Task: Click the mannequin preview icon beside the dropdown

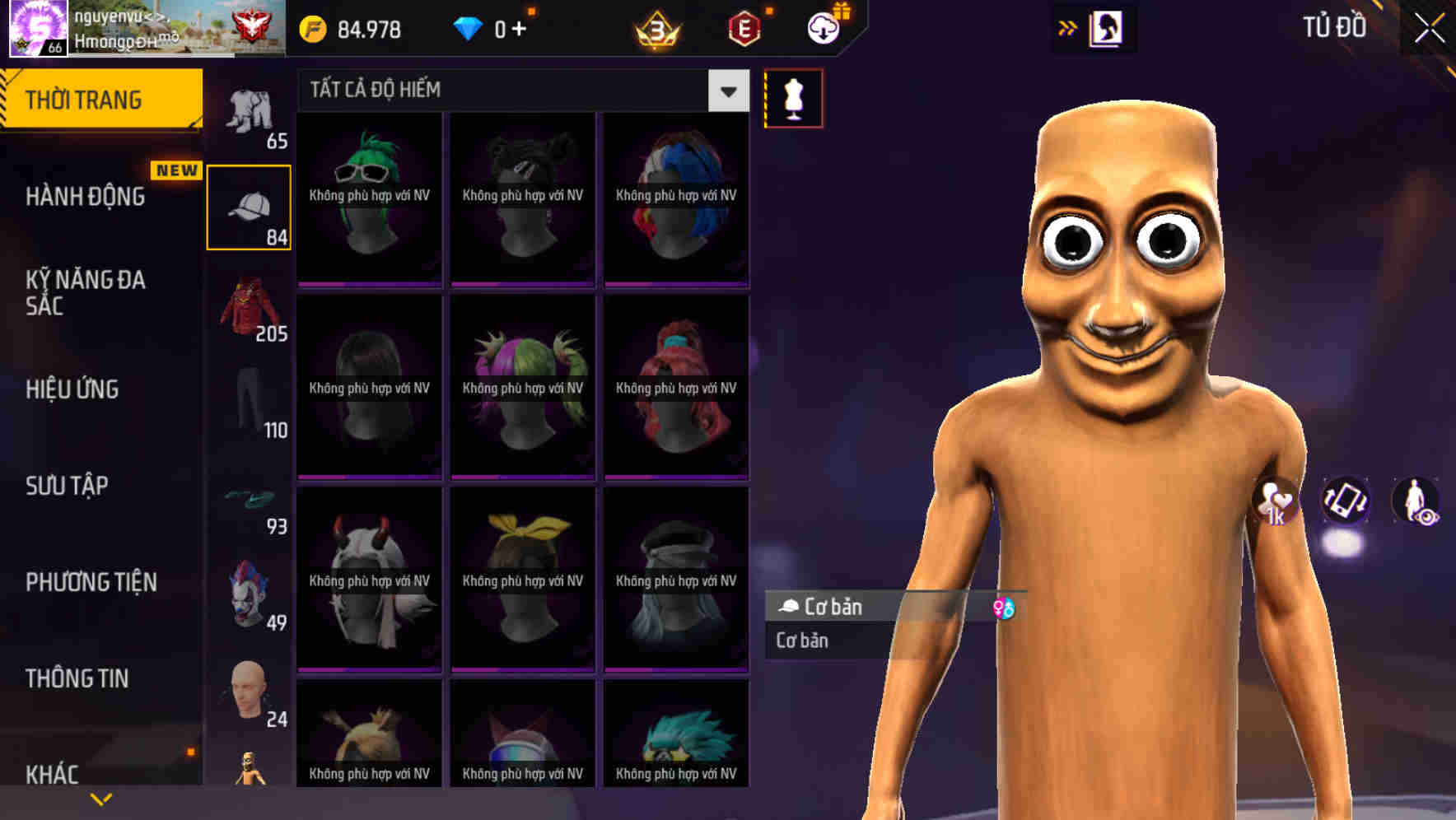Action: point(793,97)
